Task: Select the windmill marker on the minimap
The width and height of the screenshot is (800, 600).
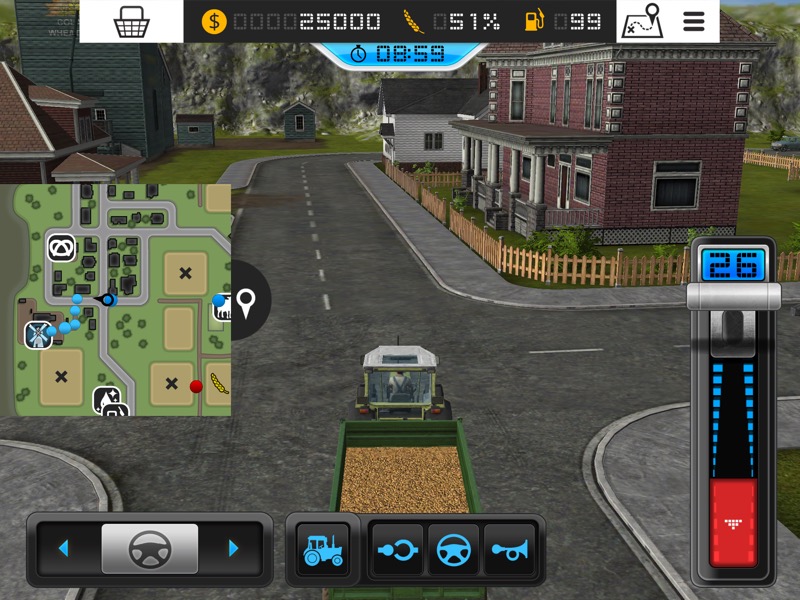Action: point(38,335)
